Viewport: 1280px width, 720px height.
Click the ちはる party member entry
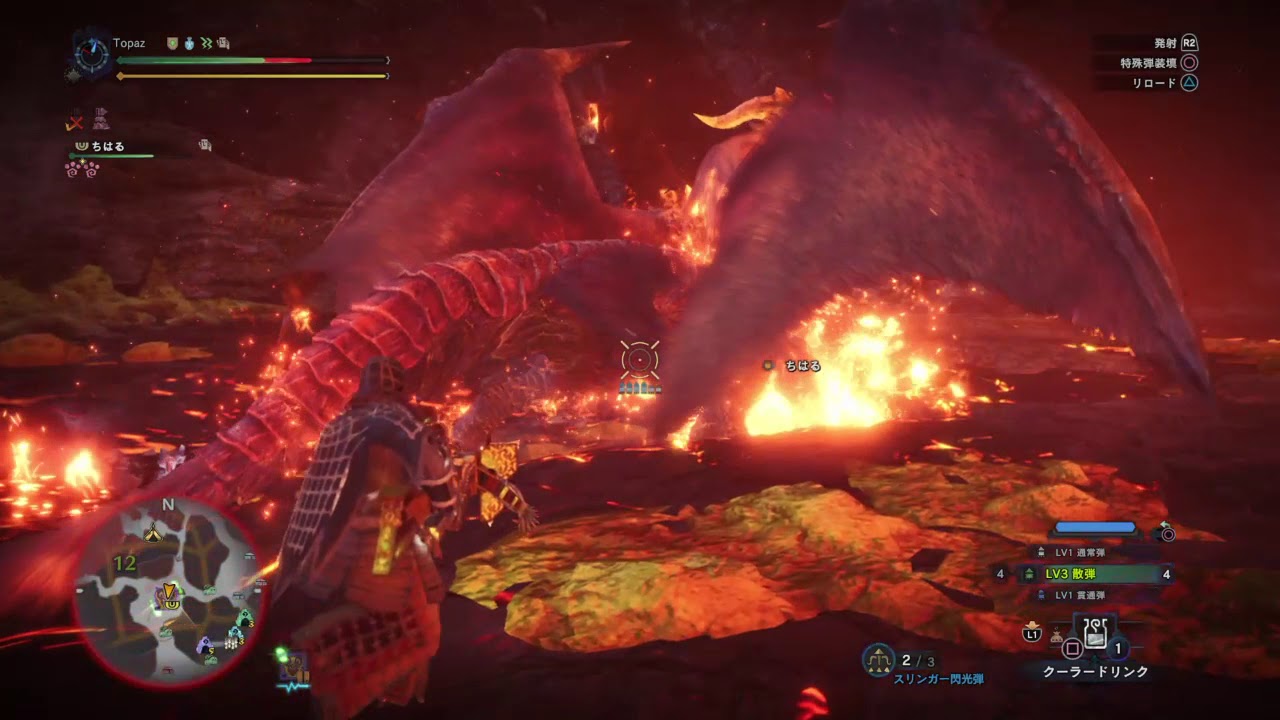[108, 147]
